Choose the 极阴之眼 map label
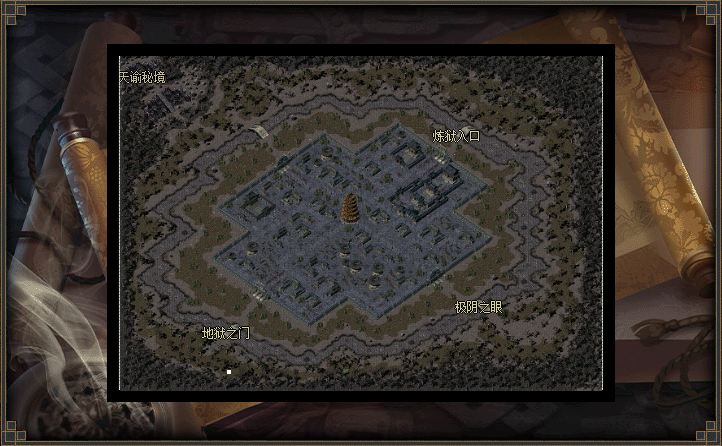The height and width of the screenshot is (446, 722). tap(479, 308)
